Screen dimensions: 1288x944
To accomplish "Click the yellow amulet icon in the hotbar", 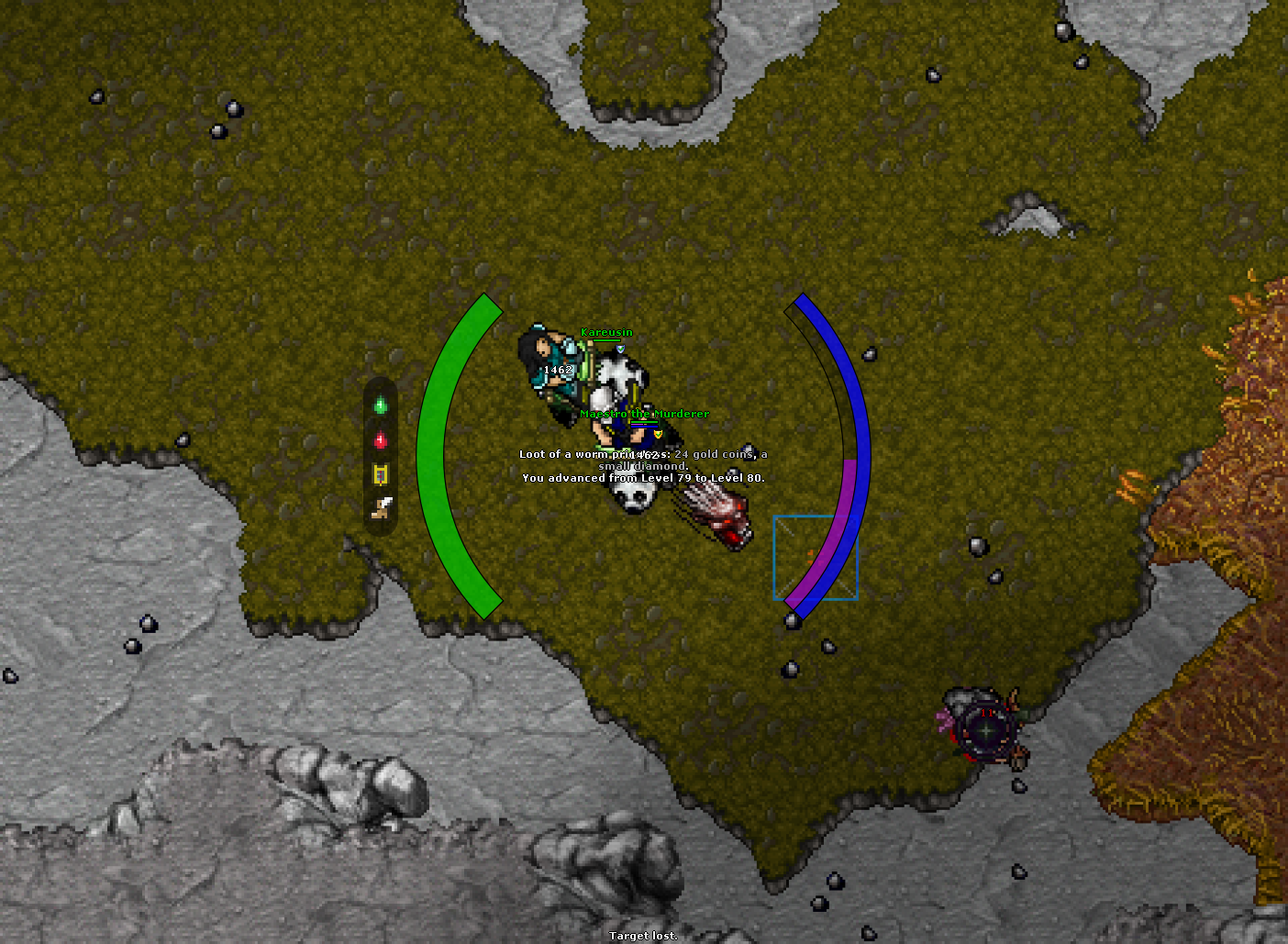I will (x=380, y=473).
